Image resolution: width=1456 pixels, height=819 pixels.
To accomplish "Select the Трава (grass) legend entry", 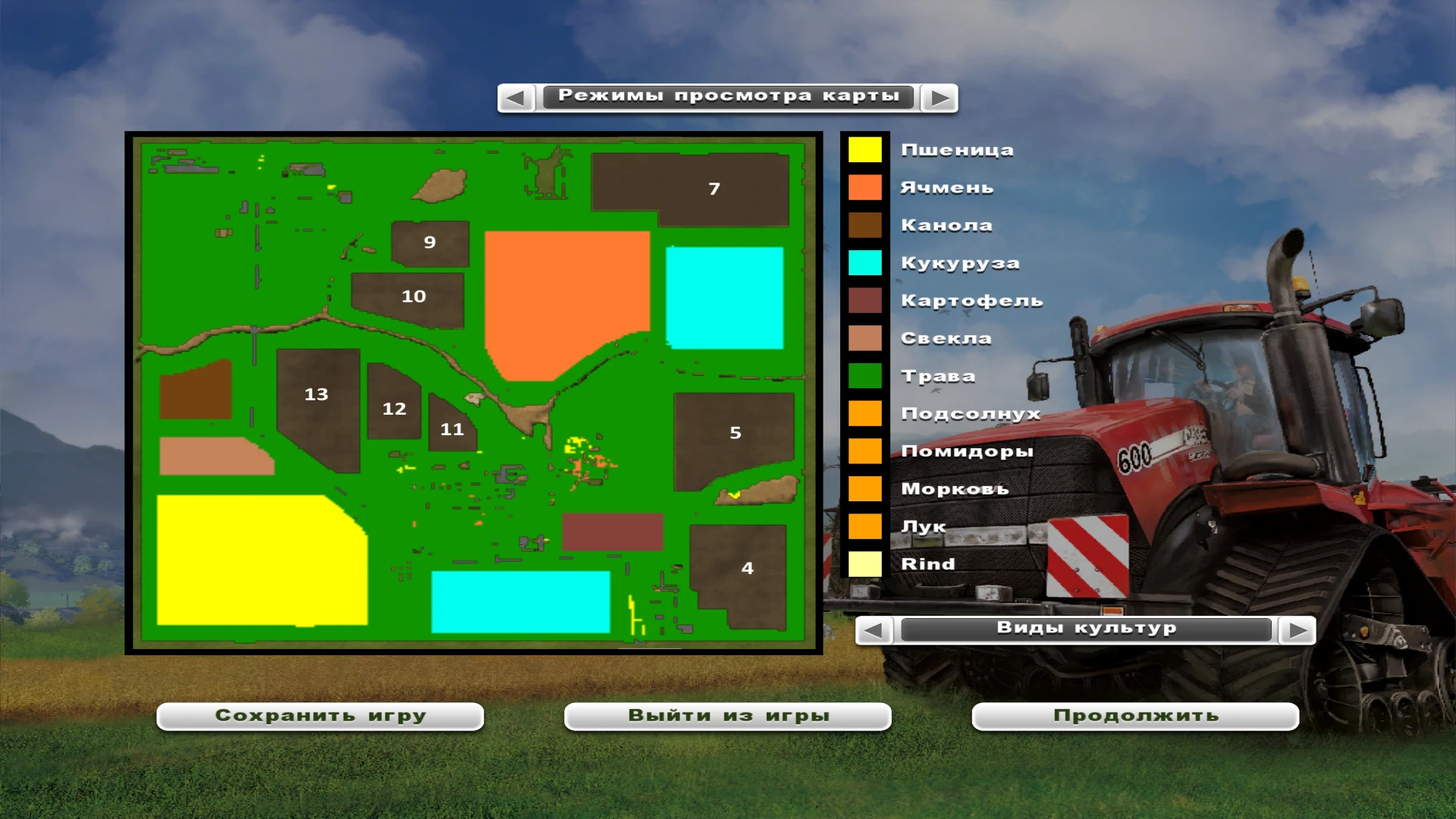I will click(x=864, y=375).
